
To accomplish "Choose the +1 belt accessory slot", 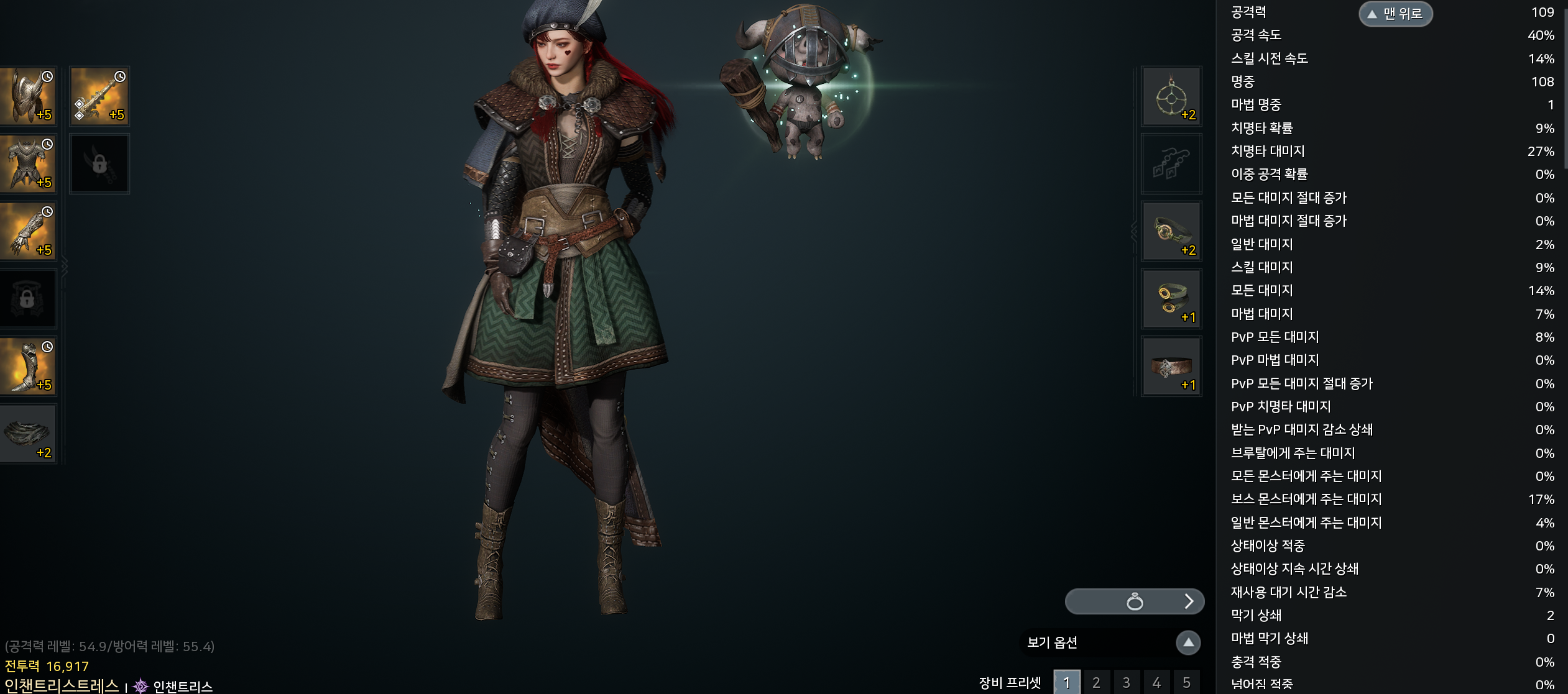I will tap(1171, 367).
